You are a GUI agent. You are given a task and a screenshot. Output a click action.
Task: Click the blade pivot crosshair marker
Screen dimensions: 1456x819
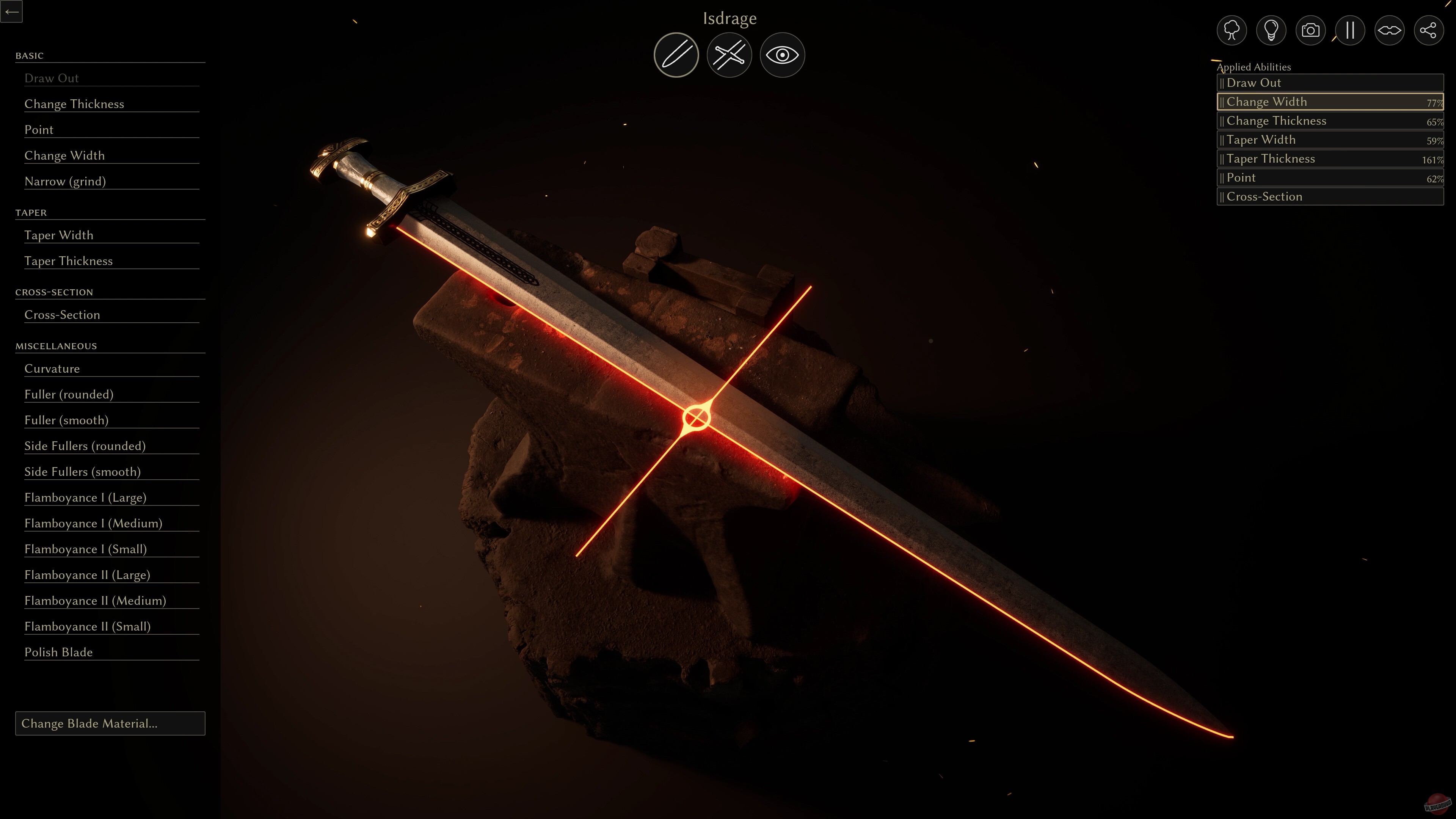pyautogui.click(x=697, y=417)
